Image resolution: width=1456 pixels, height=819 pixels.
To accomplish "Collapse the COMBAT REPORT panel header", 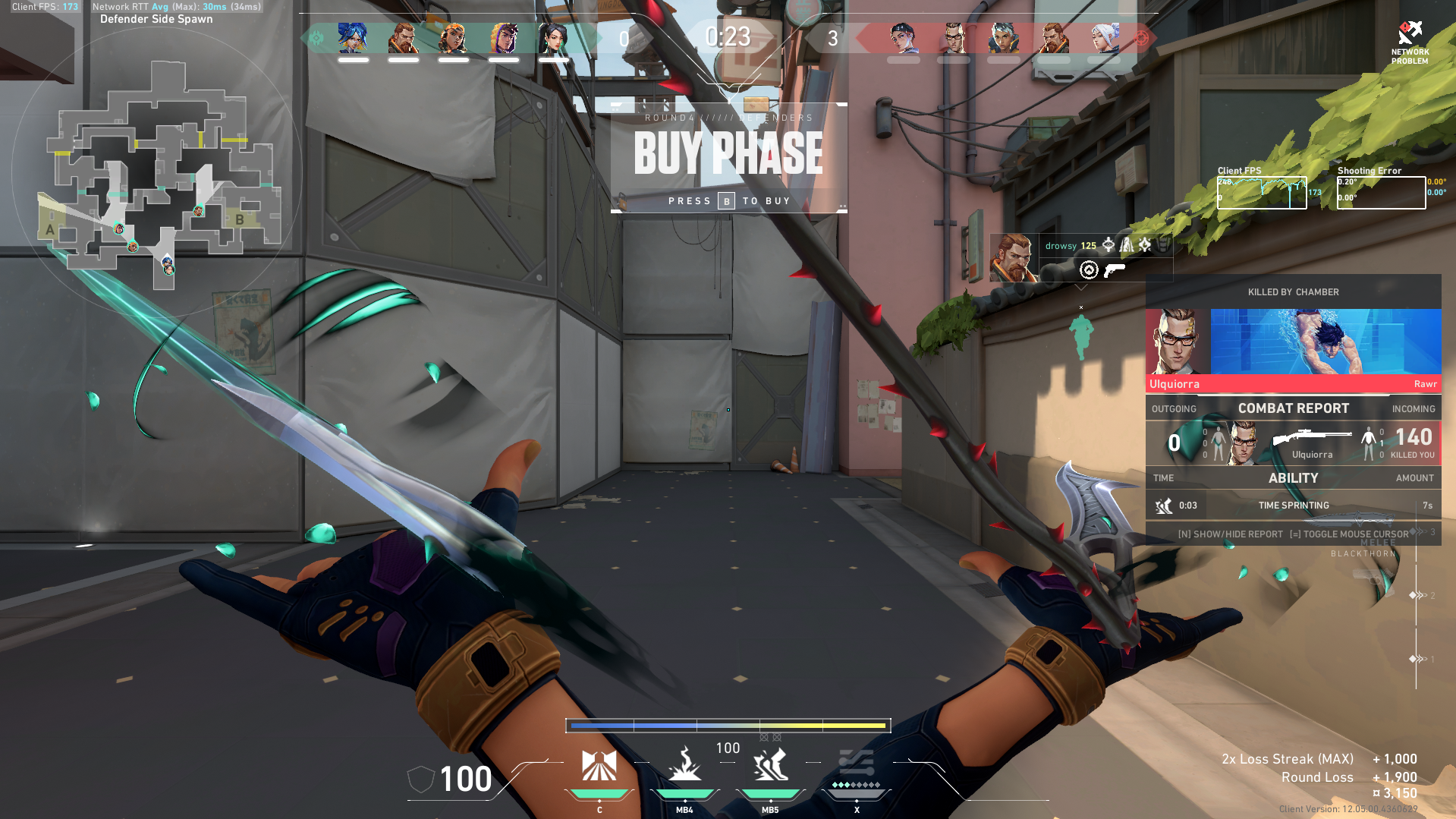I will [1294, 408].
